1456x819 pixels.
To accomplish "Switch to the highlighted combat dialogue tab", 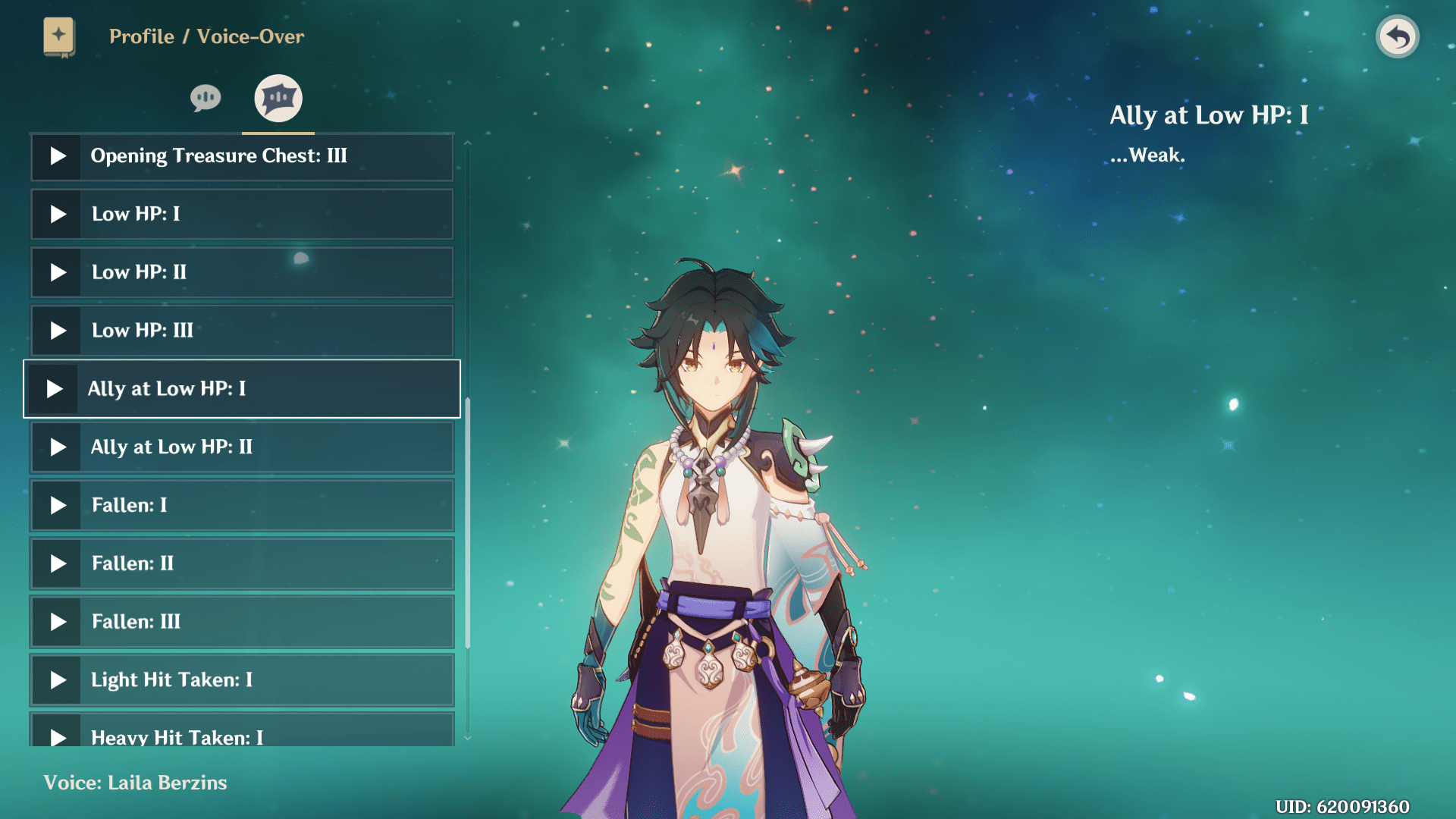I will [x=277, y=97].
